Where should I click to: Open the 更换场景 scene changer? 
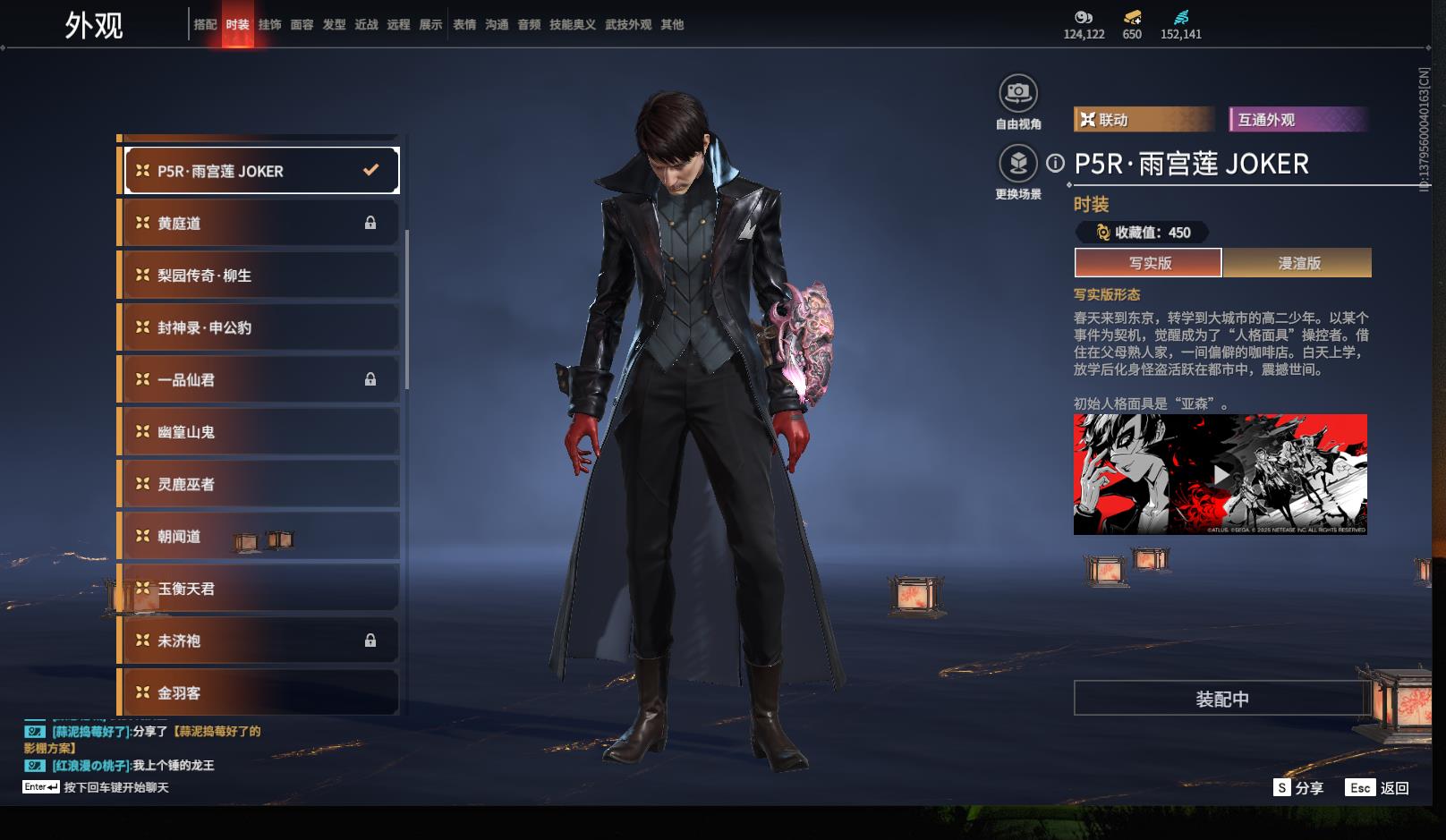1018,164
